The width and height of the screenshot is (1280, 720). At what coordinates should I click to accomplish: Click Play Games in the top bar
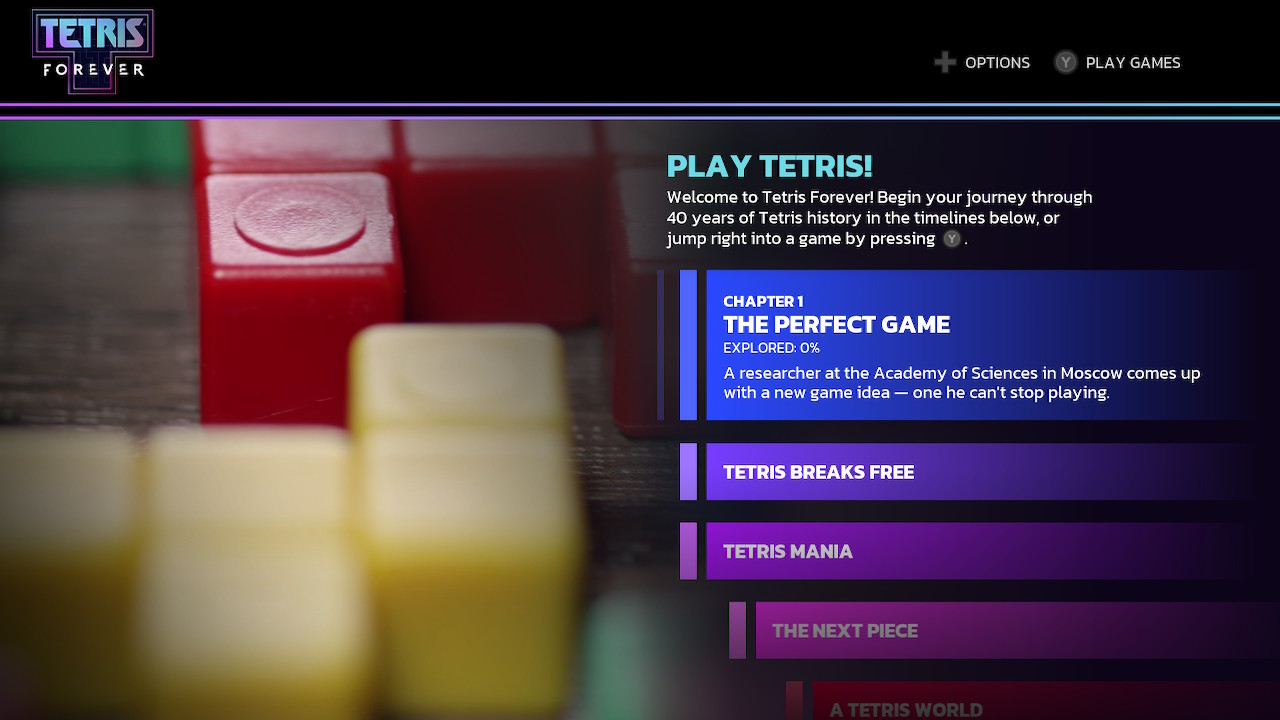coord(1131,62)
